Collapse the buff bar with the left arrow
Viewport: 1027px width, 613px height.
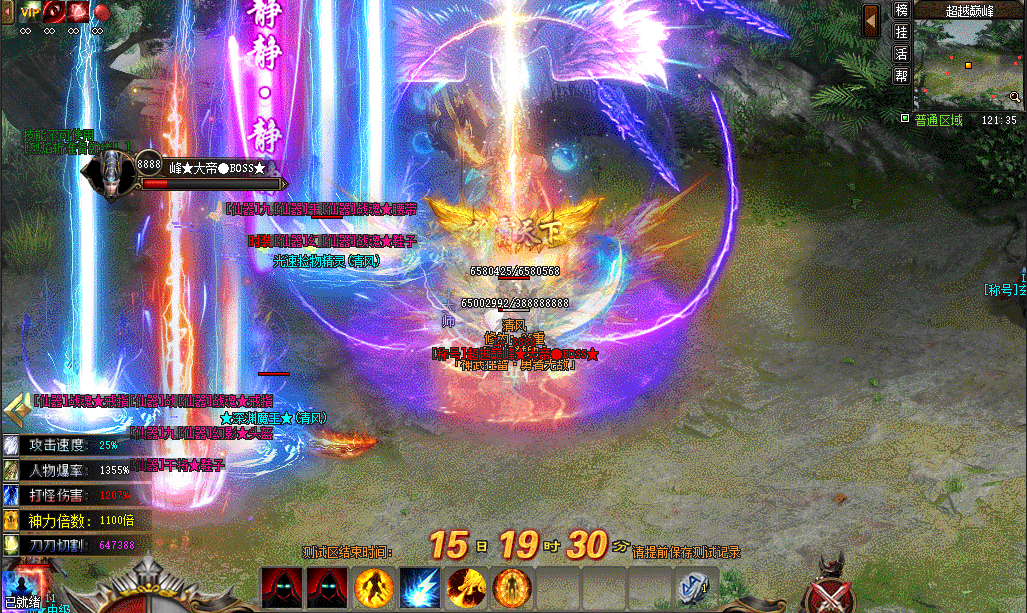[8, 11]
